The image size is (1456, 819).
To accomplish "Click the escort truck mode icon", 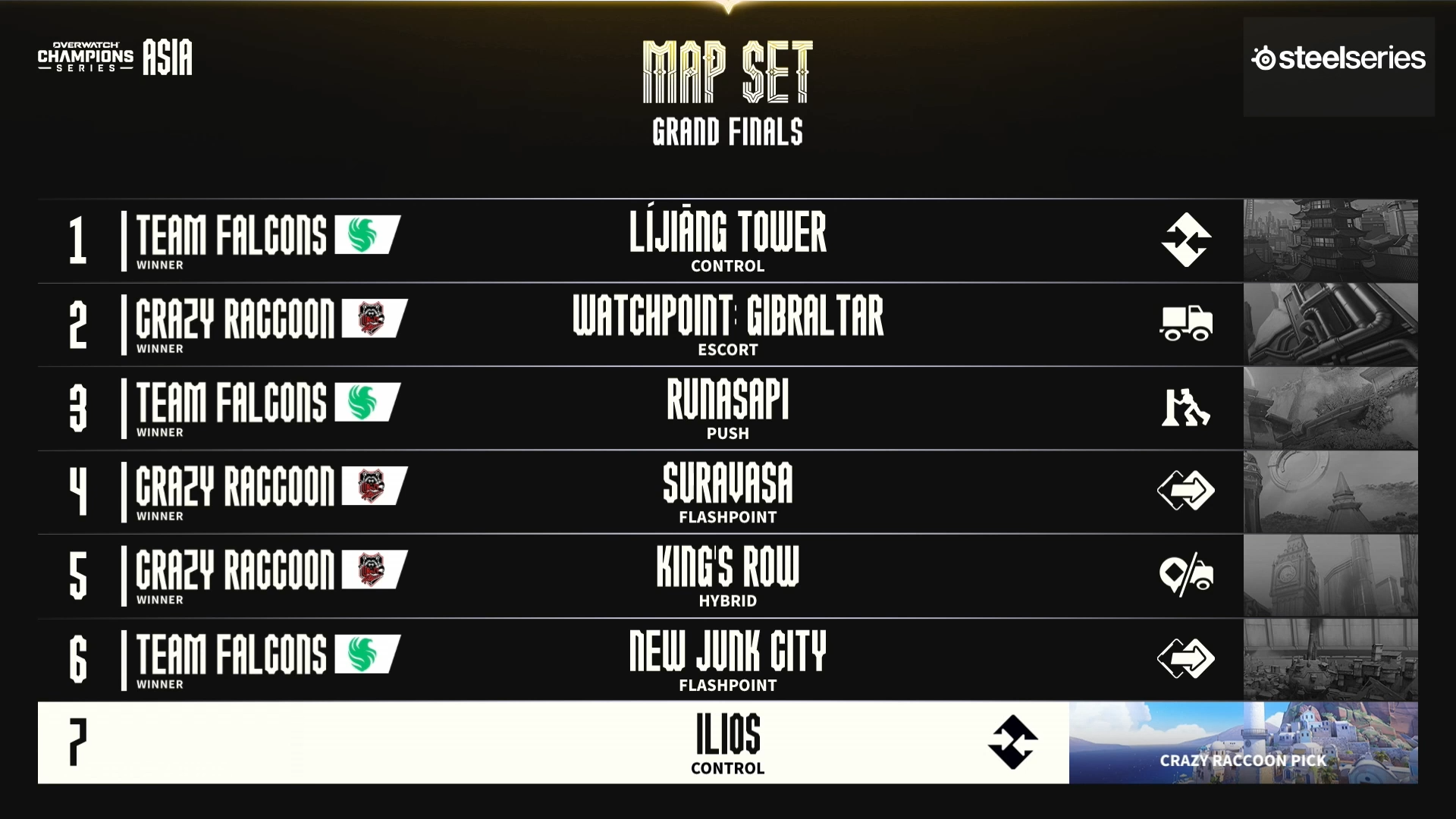I will tap(1186, 324).
